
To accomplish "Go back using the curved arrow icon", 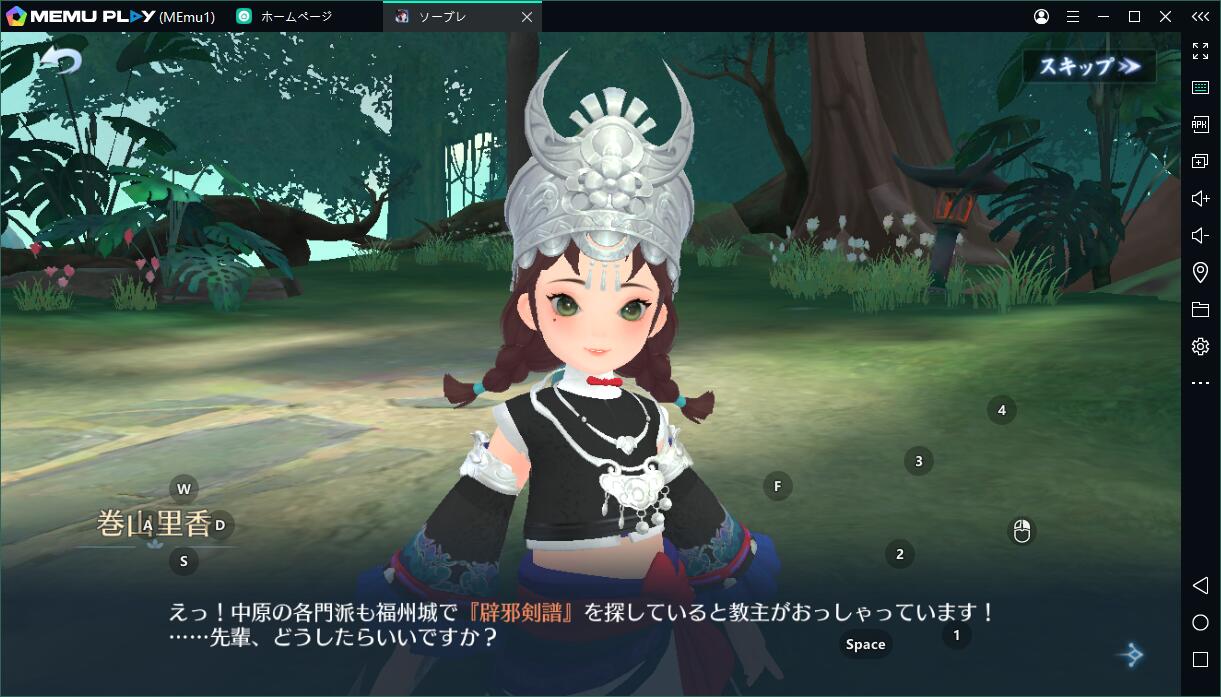I will (x=60, y=62).
